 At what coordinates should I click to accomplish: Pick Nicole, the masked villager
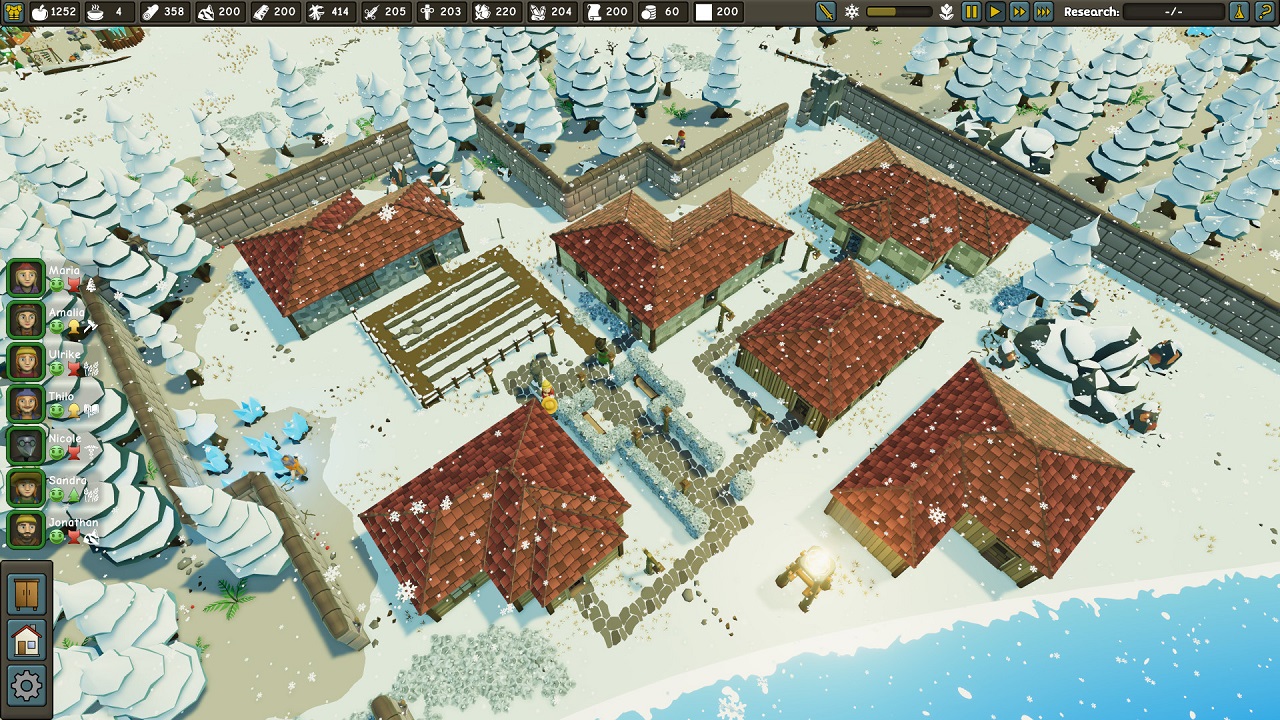[x=27, y=445]
